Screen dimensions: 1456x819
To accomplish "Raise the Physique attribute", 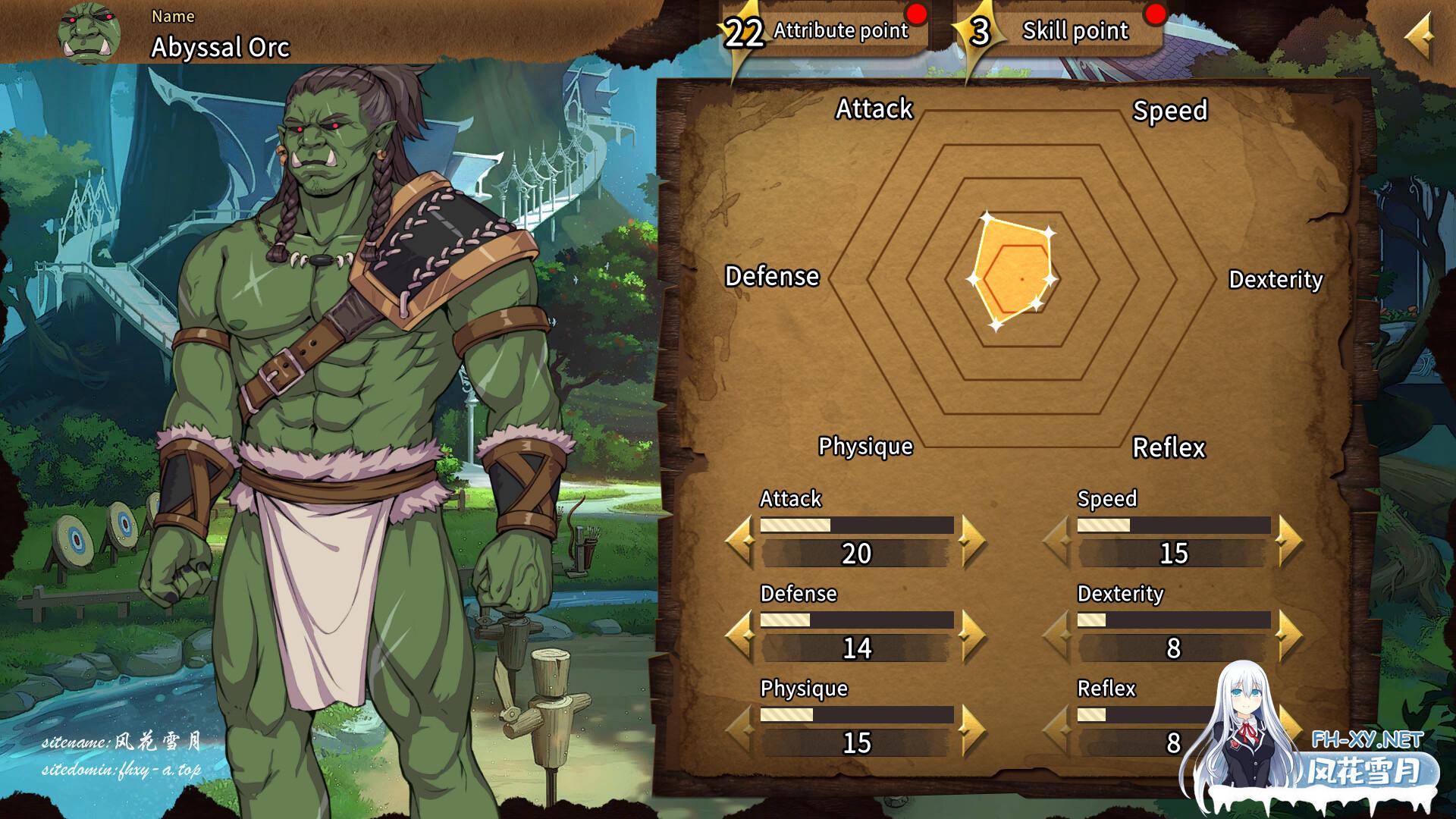I will (x=971, y=730).
